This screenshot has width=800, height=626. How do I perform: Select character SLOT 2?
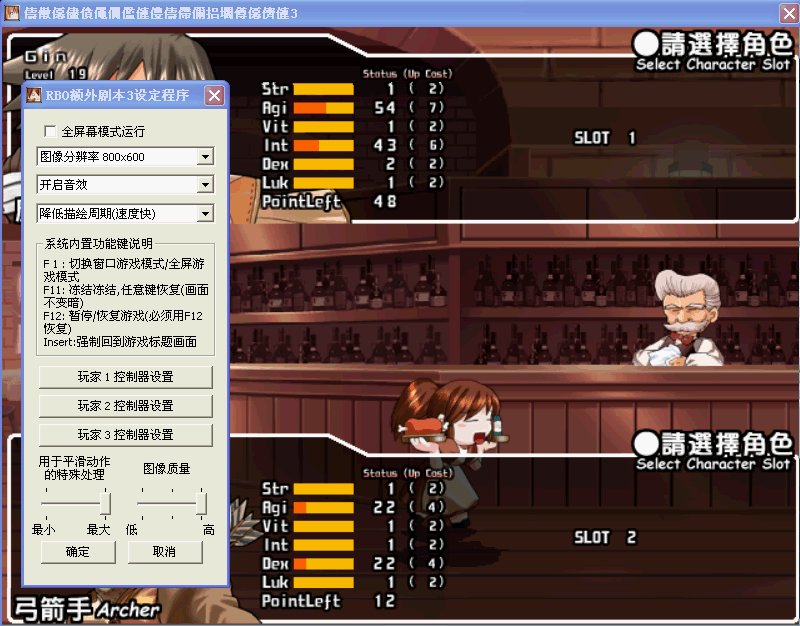[x=604, y=538]
